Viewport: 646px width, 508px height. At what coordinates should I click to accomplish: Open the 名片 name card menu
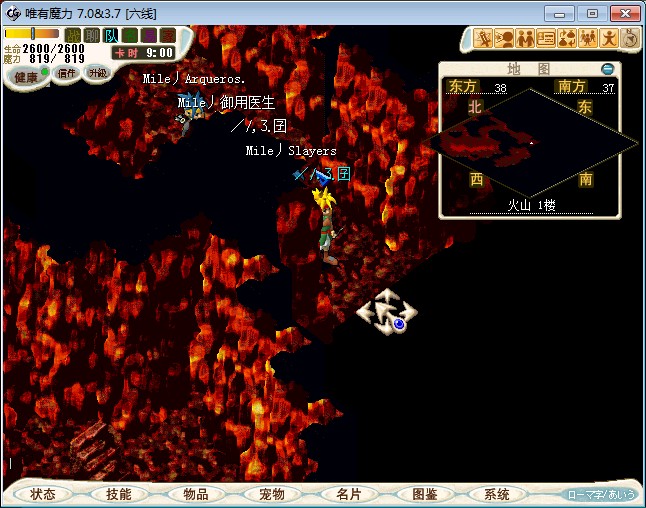click(x=347, y=494)
